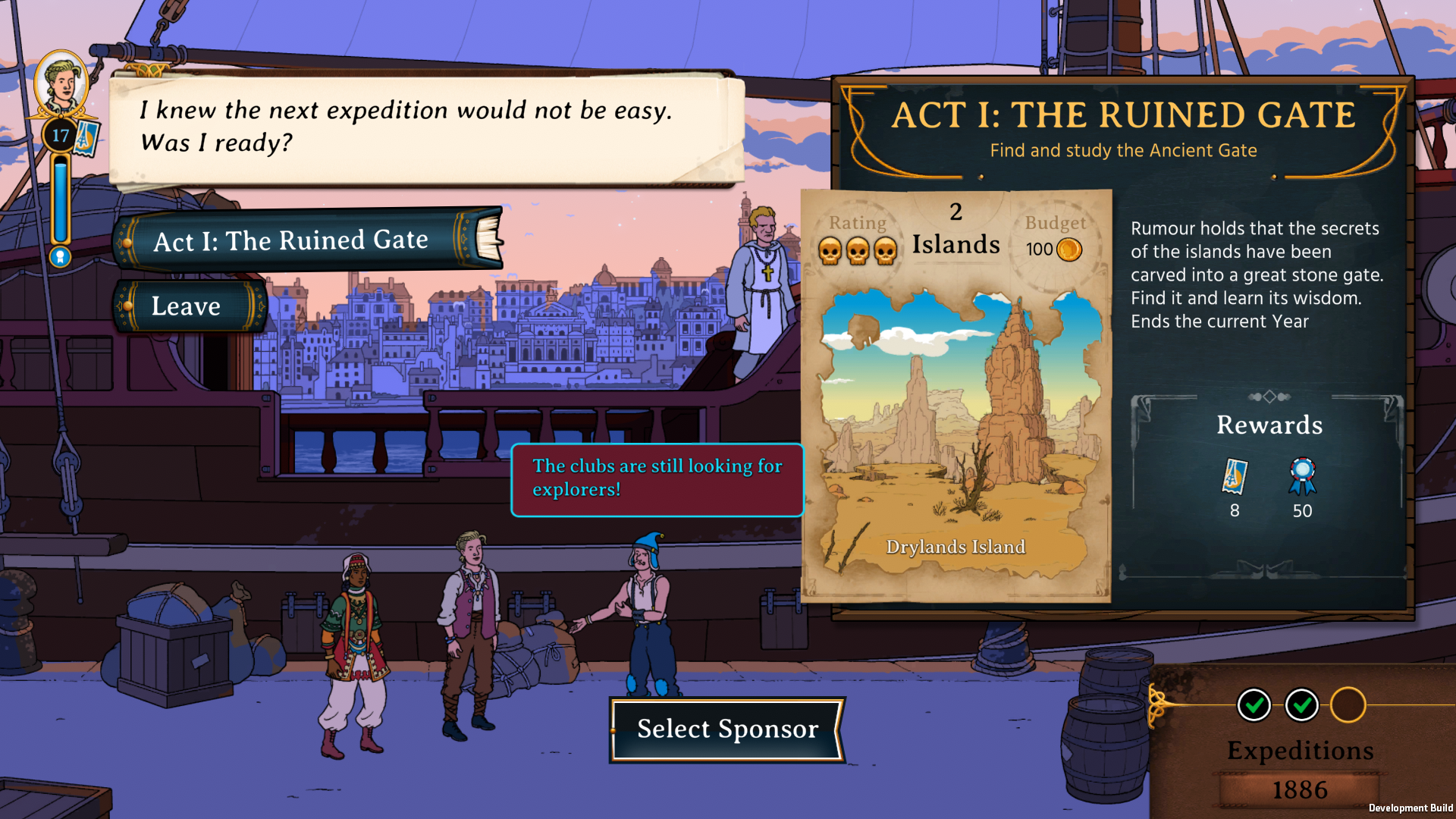This screenshot has height=819, width=1456.
Task: Click the blue ribbon reward icon
Action: [1302, 476]
